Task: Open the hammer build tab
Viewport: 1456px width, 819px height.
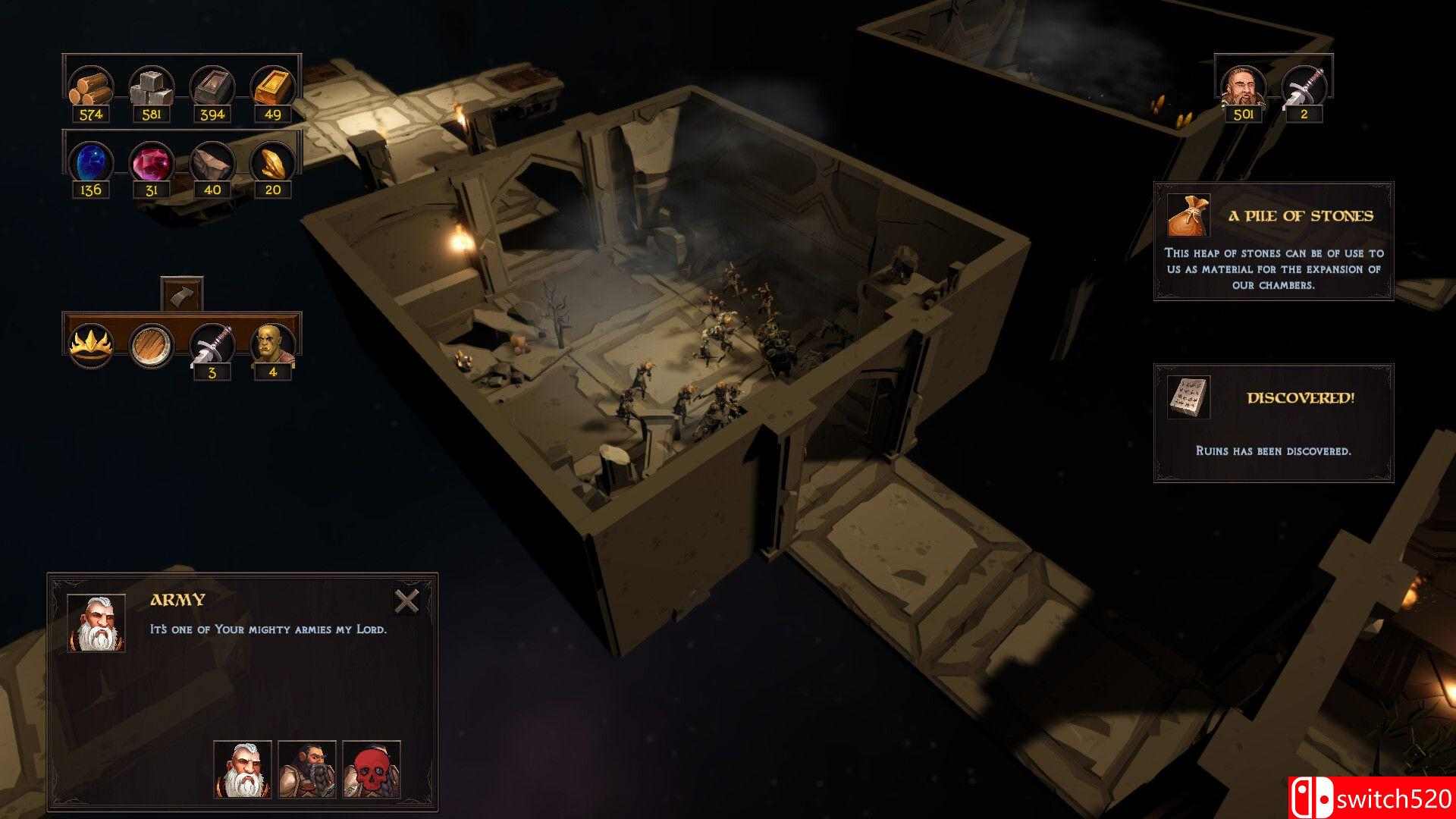Action: tap(182, 293)
